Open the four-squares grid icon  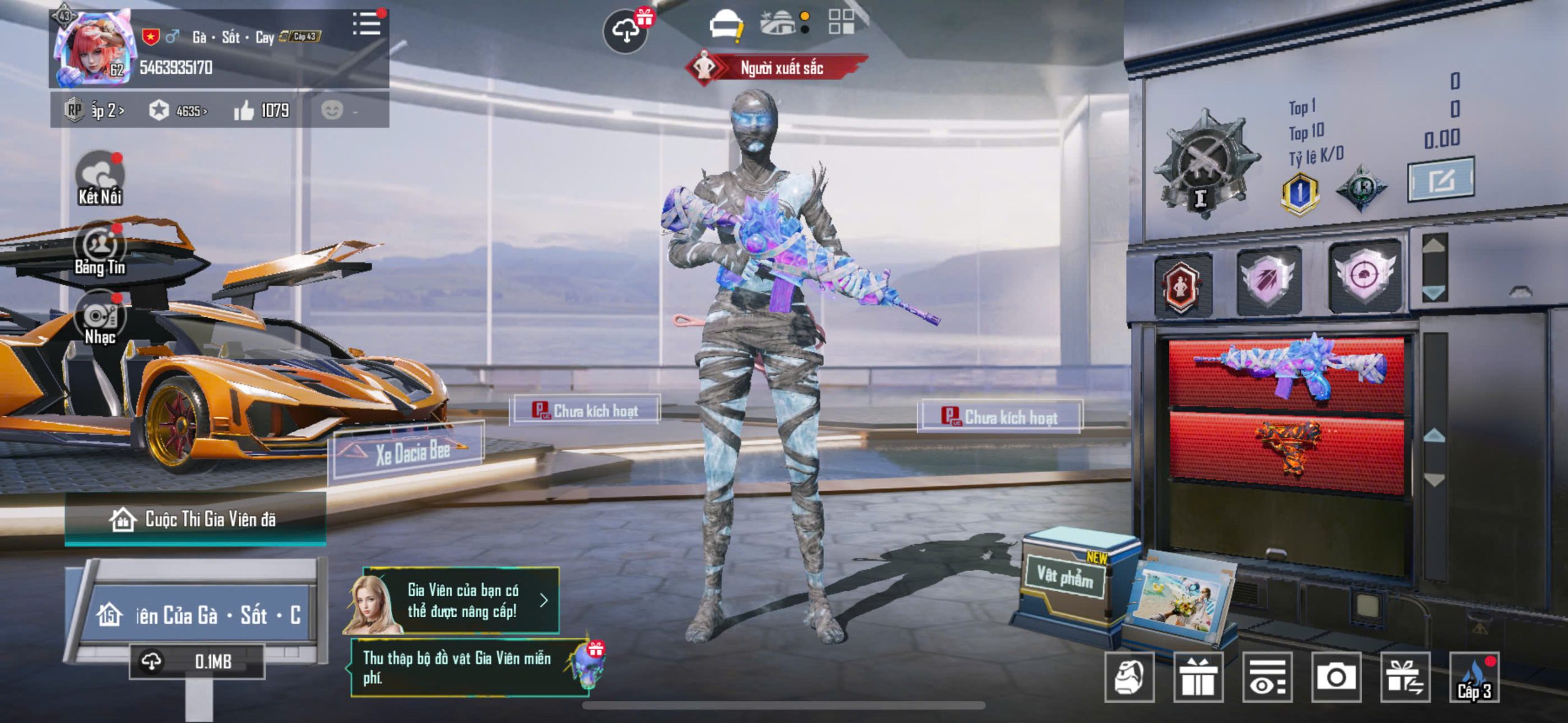[x=841, y=21]
